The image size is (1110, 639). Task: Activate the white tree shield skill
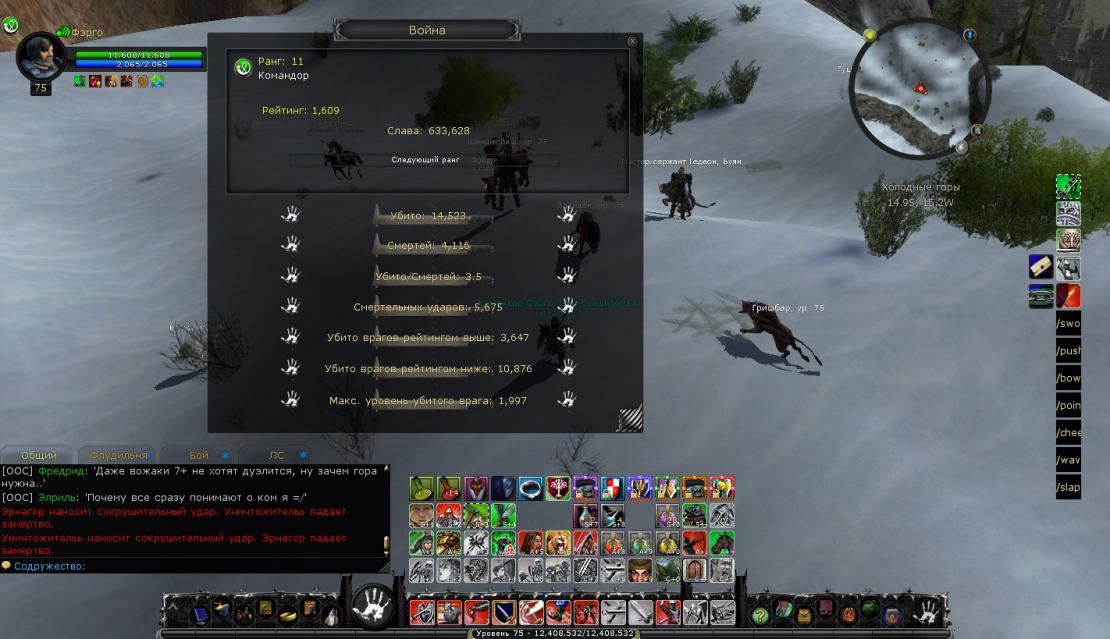(x=557, y=489)
